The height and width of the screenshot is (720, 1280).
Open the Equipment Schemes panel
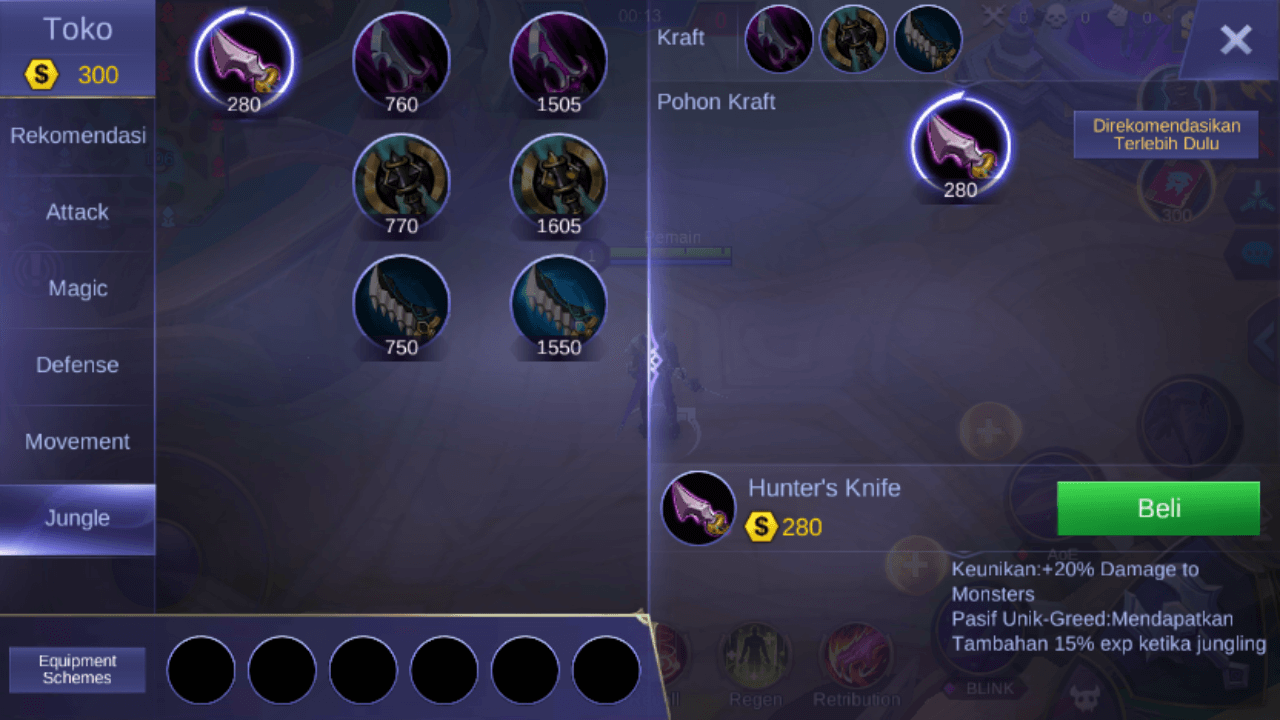point(77,669)
